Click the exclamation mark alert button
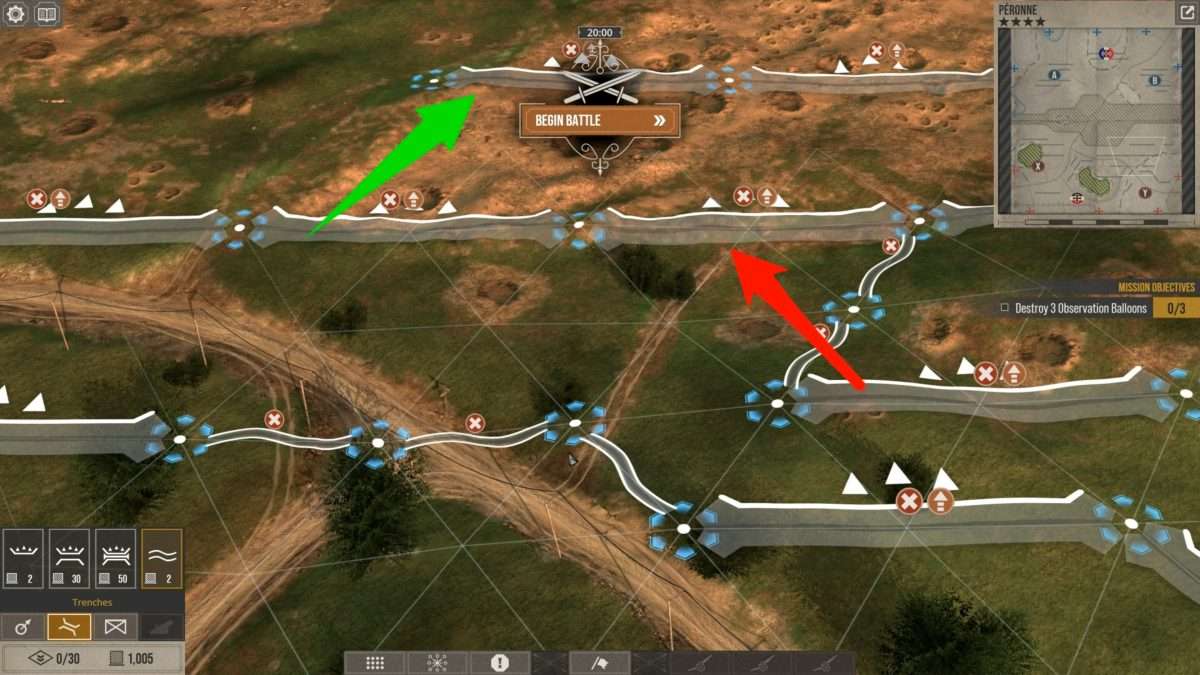 tap(500, 663)
